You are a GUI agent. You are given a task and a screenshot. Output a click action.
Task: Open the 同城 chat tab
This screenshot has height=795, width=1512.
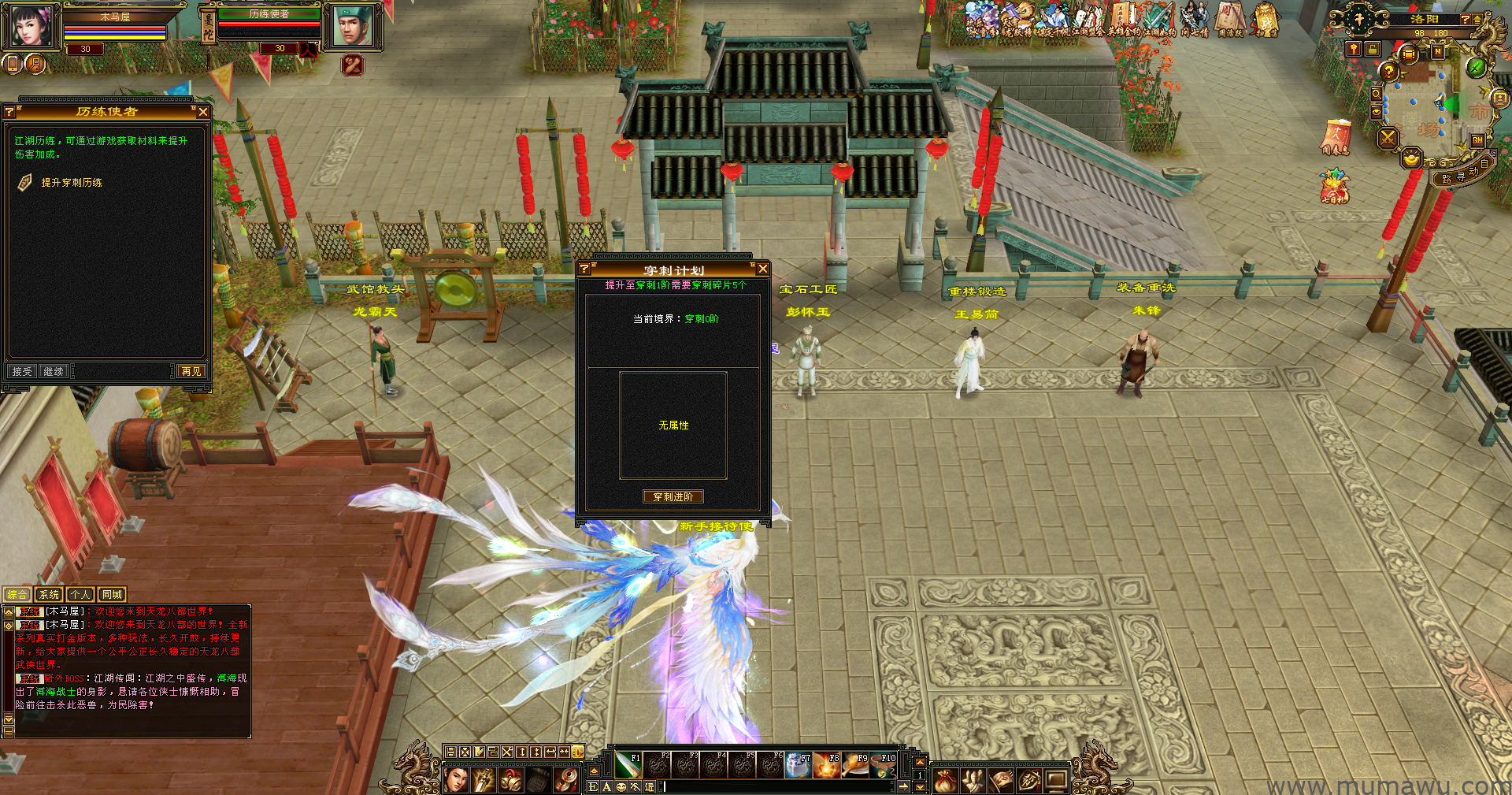pos(112,595)
